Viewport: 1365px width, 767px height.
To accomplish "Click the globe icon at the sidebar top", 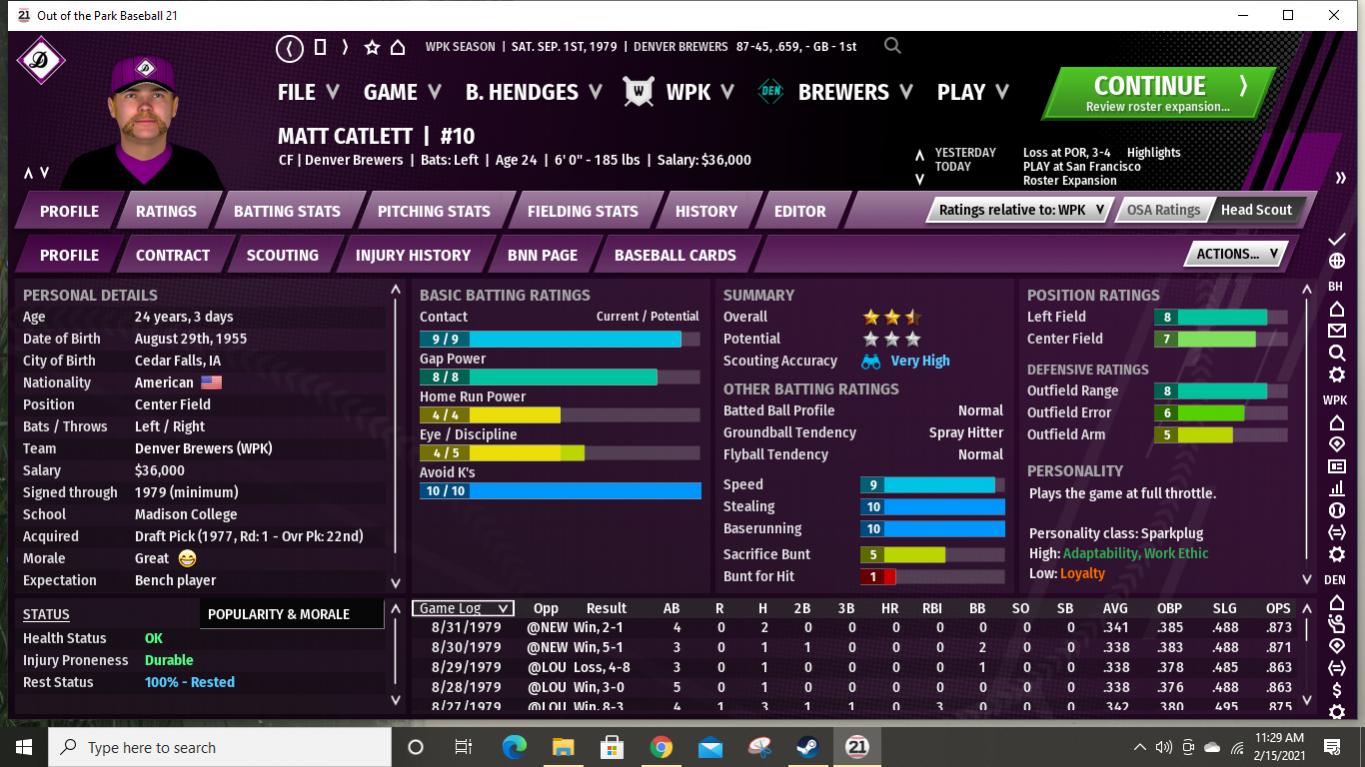I will (x=1336, y=259).
